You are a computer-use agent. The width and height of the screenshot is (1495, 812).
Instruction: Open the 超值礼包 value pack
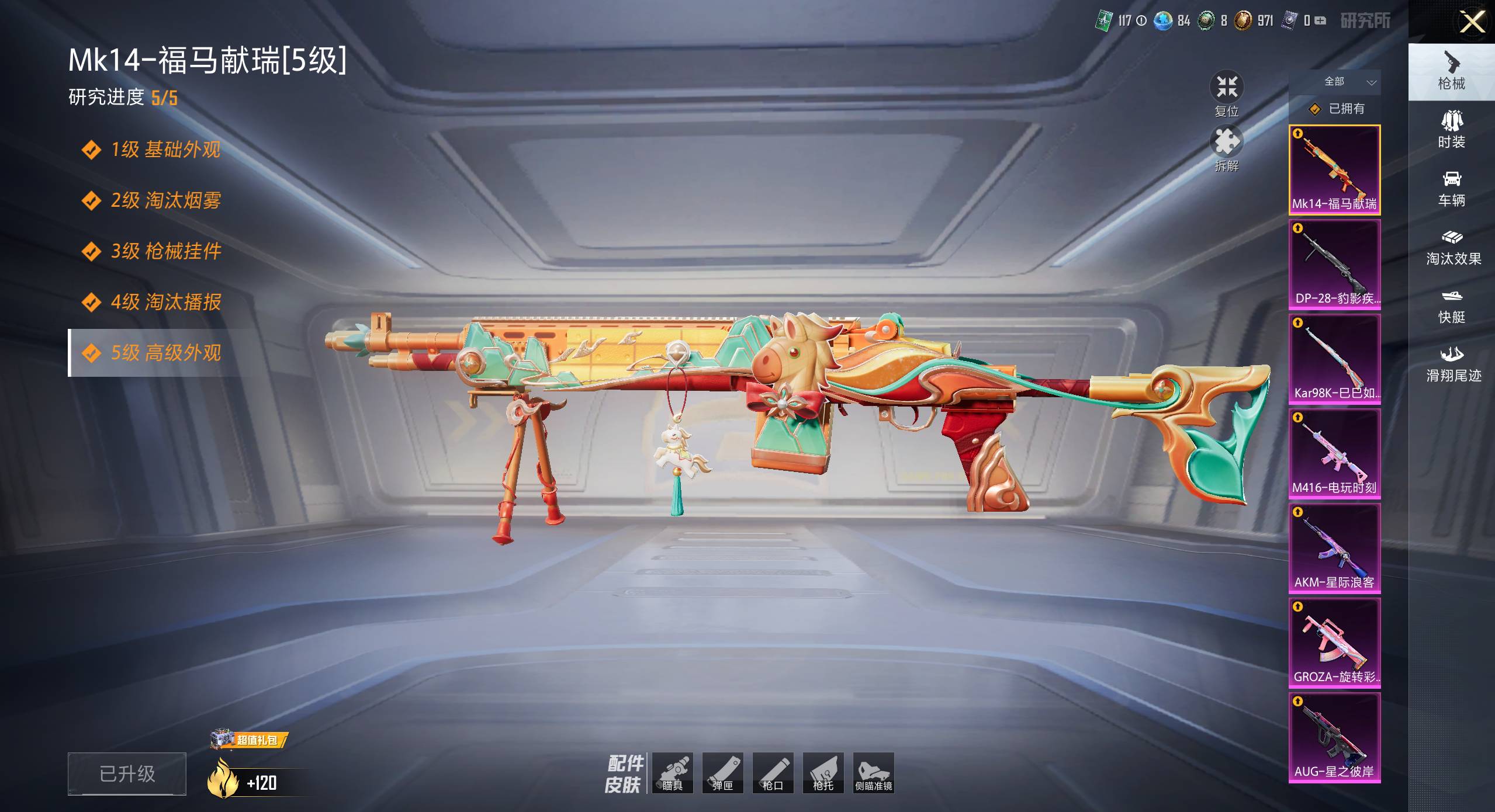pyautogui.click(x=250, y=740)
